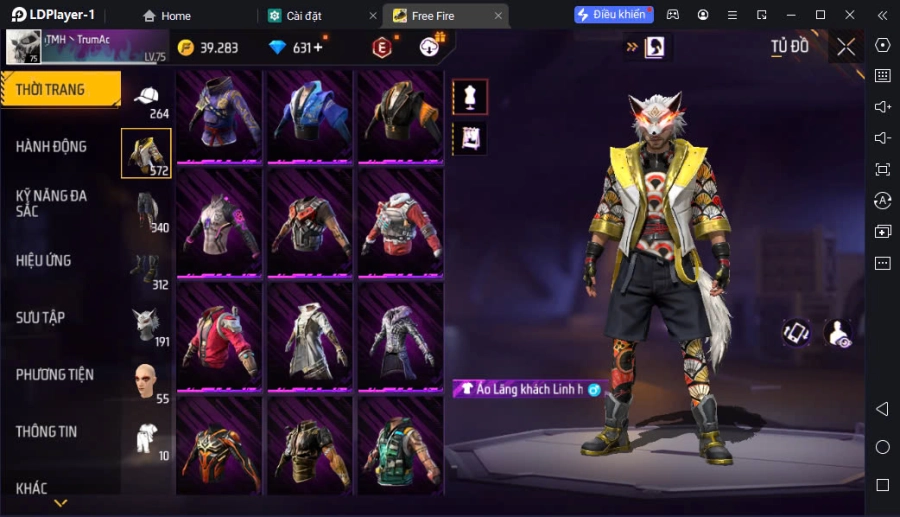Open the Phương Tiện category
The height and width of the screenshot is (517, 900).
click(55, 375)
